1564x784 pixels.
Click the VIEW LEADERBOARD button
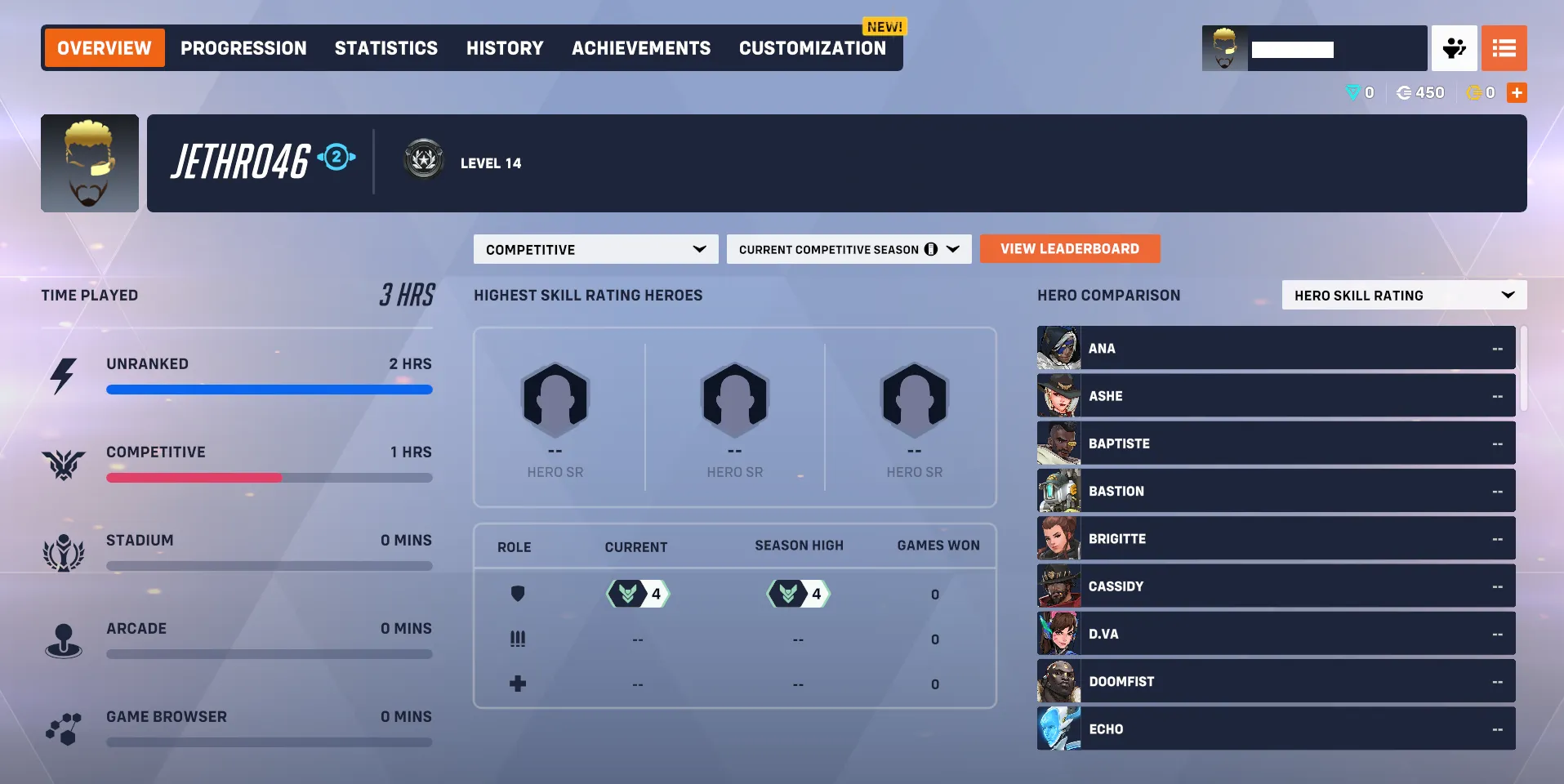click(x=1069, y=248)
